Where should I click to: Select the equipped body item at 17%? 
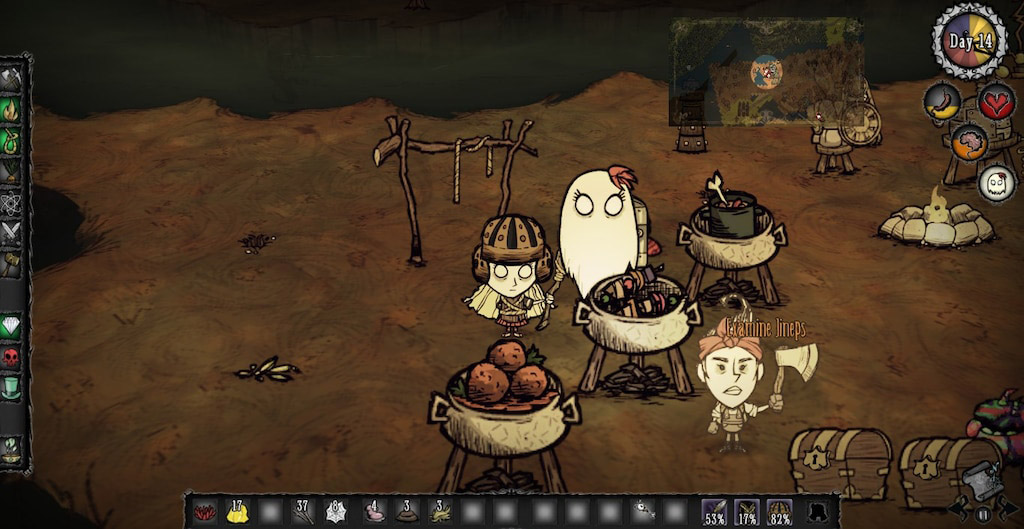click(x=747, y=511)
